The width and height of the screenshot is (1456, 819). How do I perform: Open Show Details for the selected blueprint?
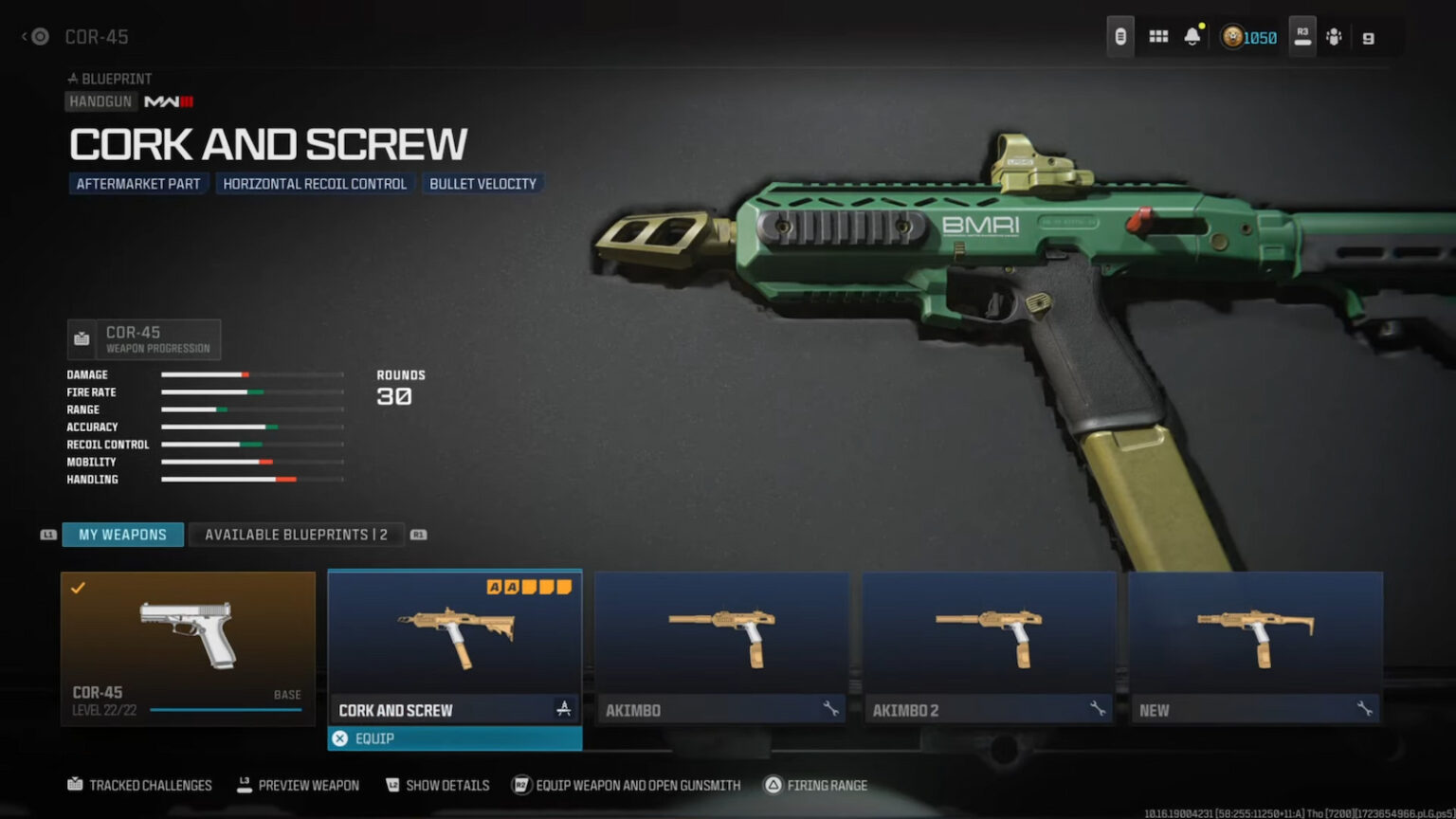(x=391, y=785)
